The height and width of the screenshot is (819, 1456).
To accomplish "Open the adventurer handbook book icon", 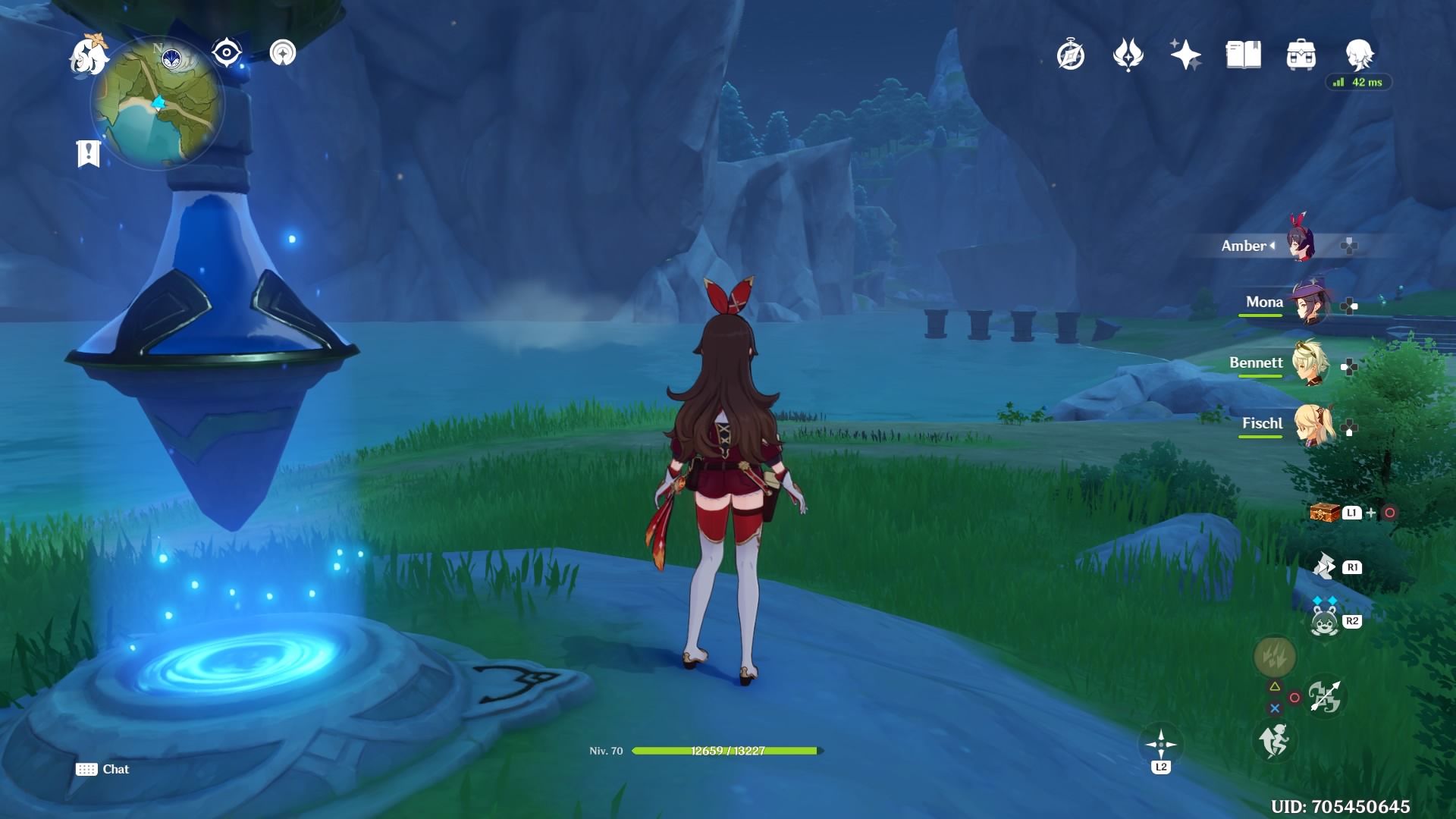I will 1243,55.
